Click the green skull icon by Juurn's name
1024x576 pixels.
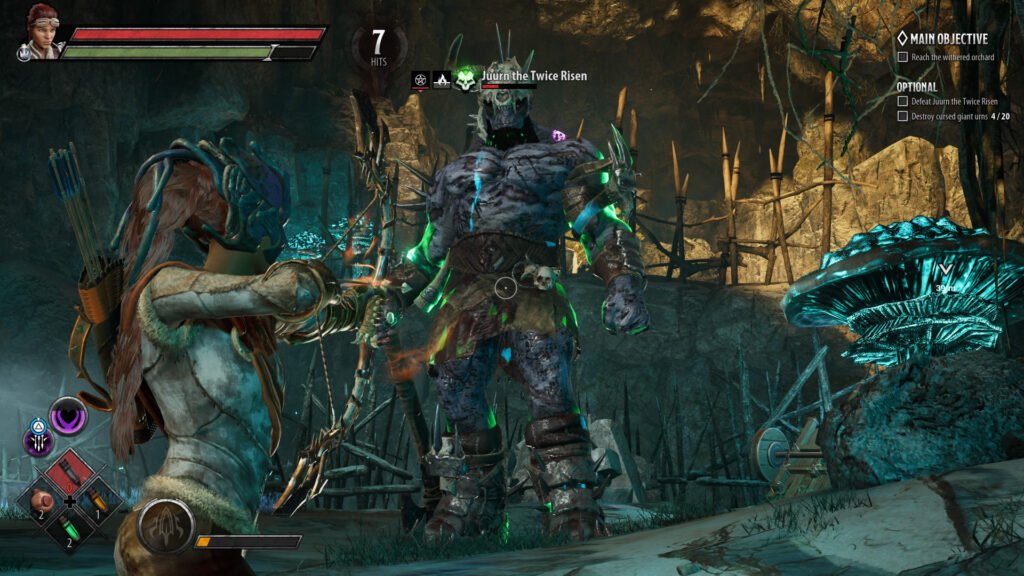(465, 78)
